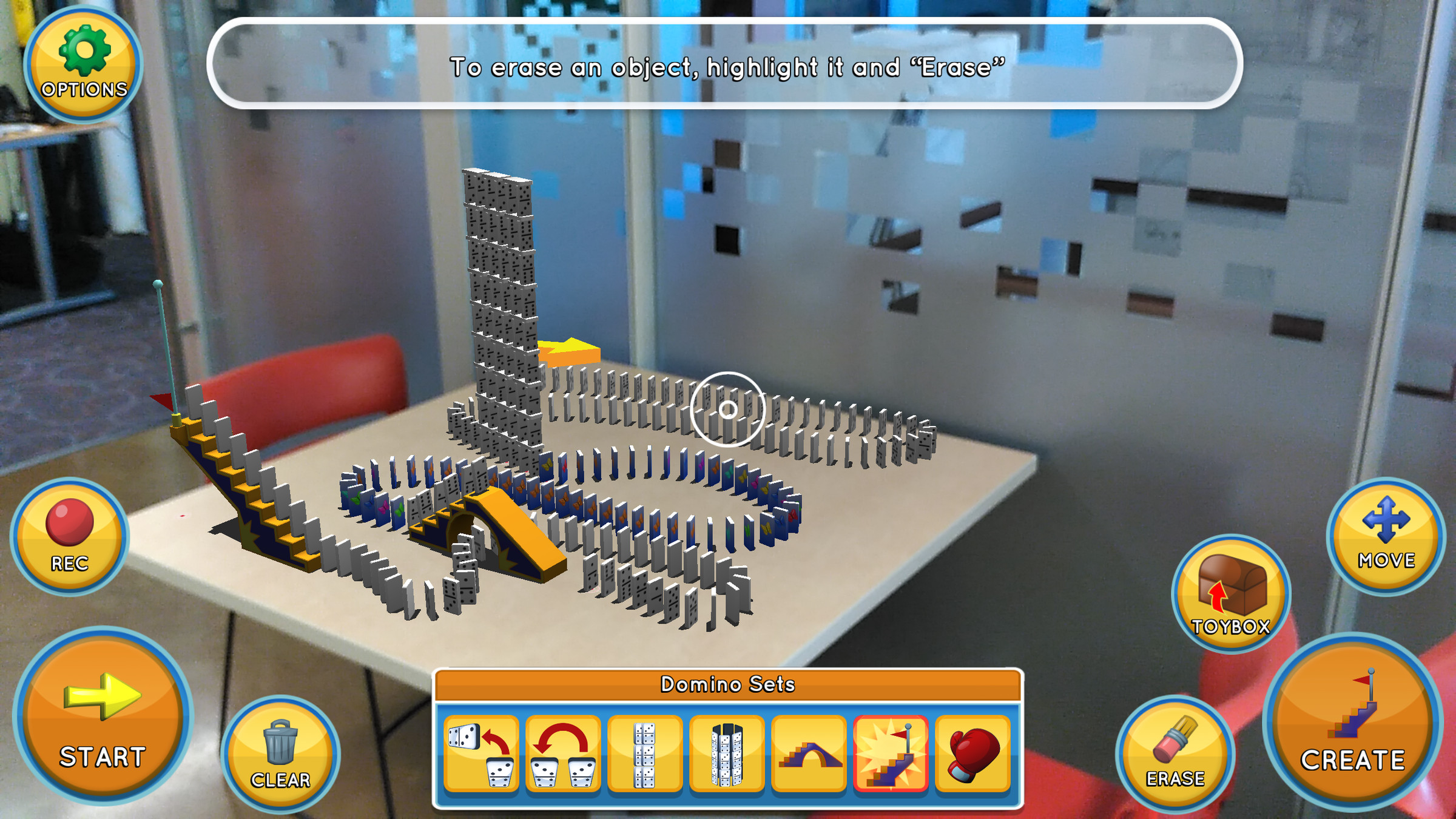1456x819 pixels.
Task: Pick the straight stacked domino set
Action: [645, 754]
